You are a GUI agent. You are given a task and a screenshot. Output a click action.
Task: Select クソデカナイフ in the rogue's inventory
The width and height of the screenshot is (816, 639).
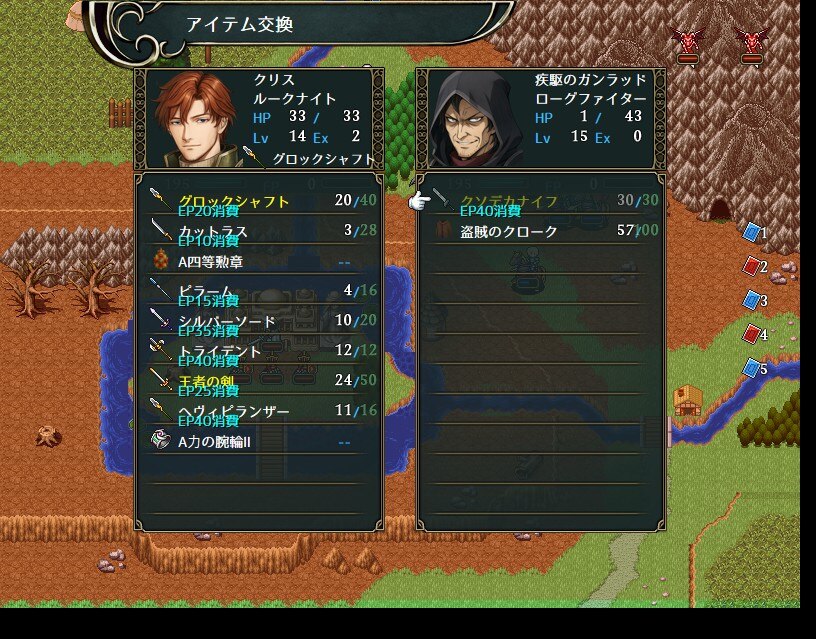tap(509, 201)
